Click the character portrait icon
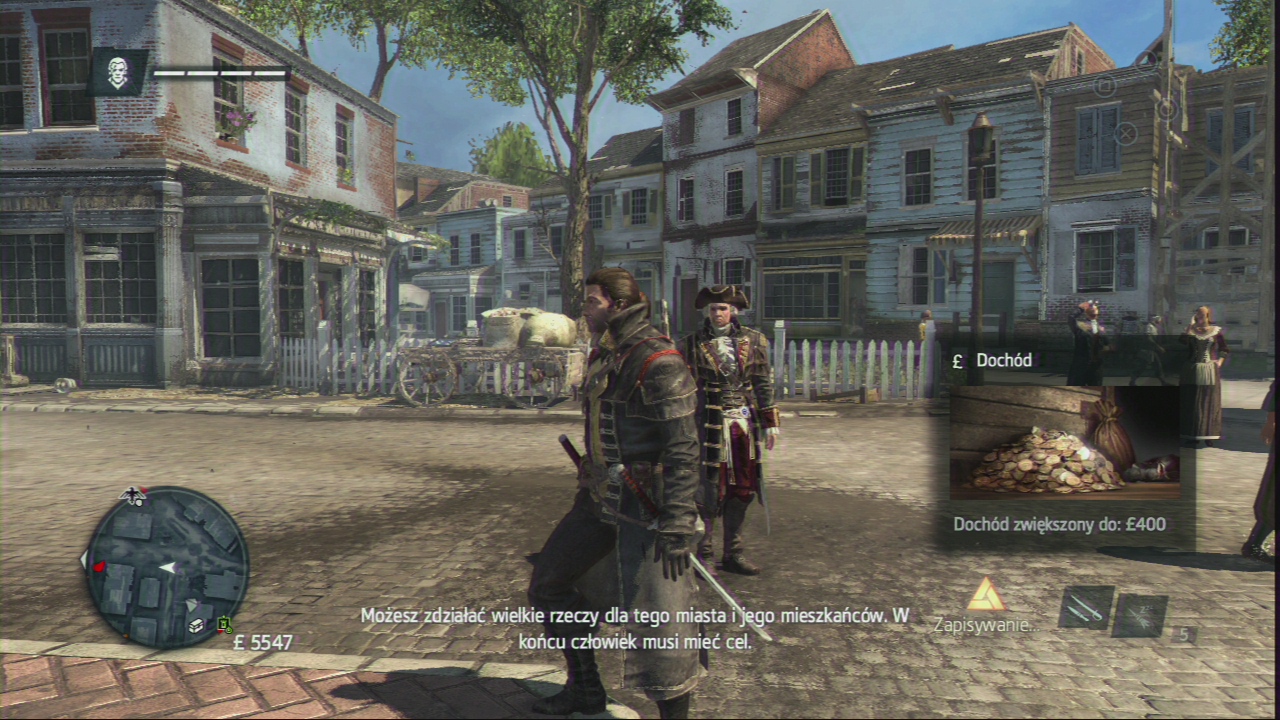This screenshot has width=1280, height=720. click(x=118, y=72)
